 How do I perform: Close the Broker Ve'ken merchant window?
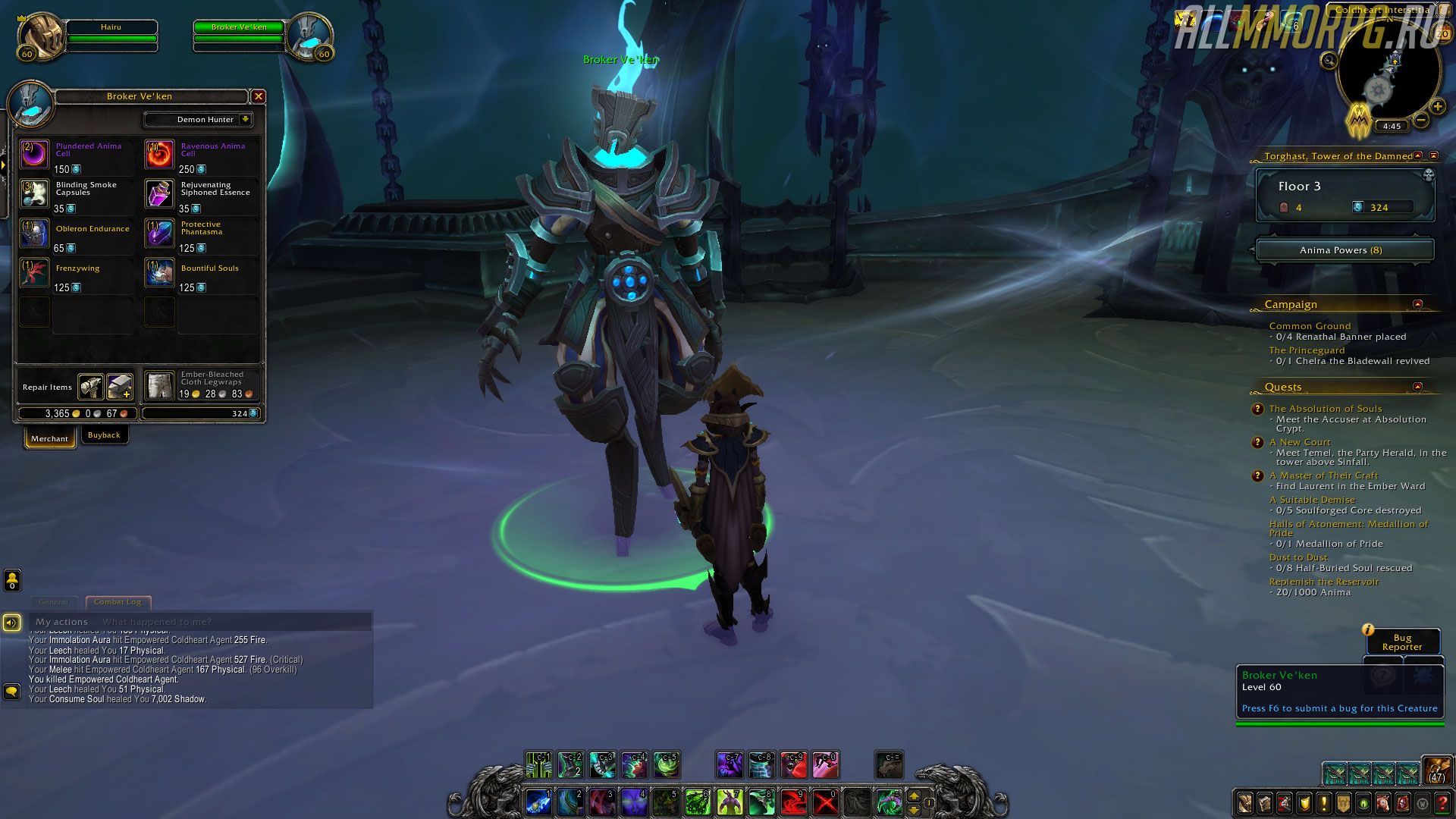tap(259, 96)
